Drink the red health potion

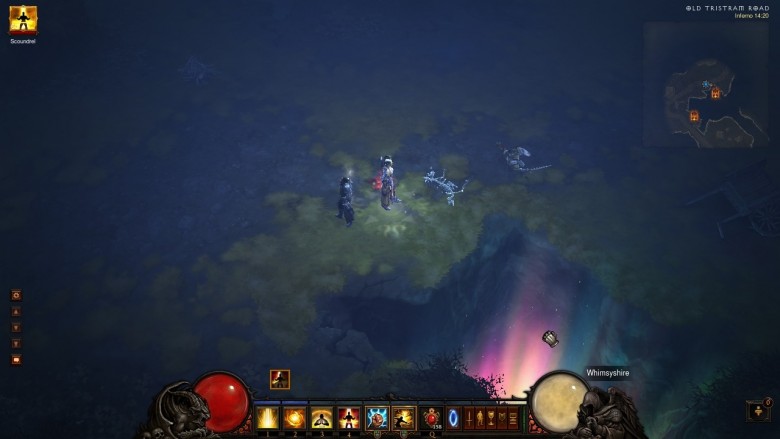pyautogui.click(x=432, y=417)
